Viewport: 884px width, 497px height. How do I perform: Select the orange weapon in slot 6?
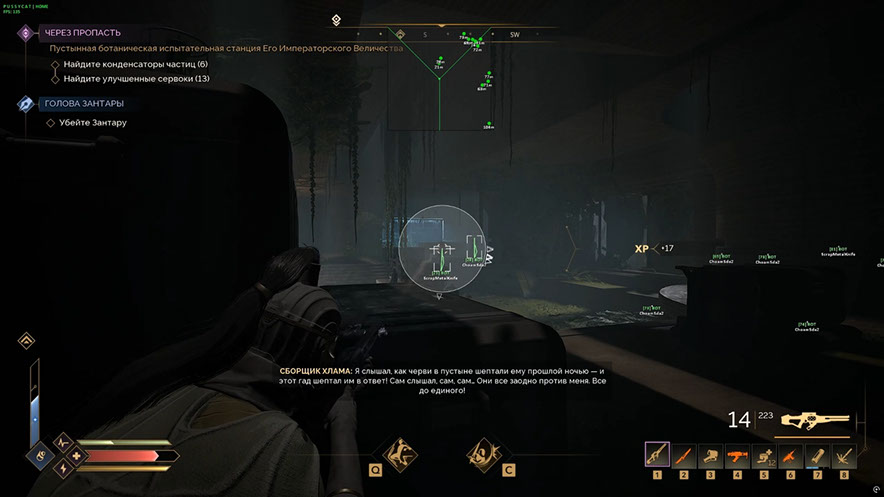[x=790, y=455]
